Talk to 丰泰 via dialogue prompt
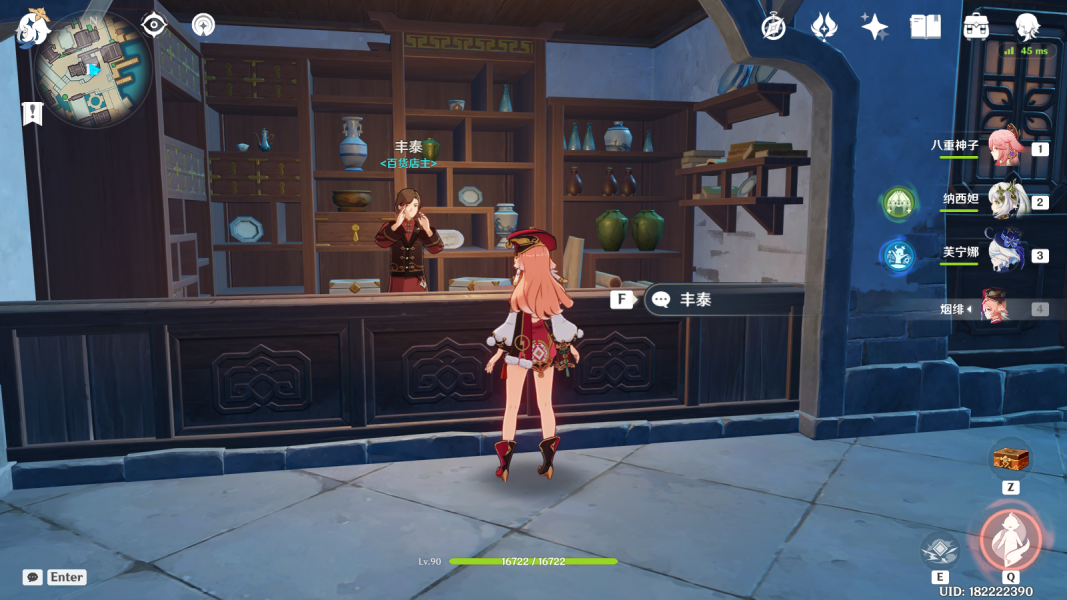 pos(695,299)
